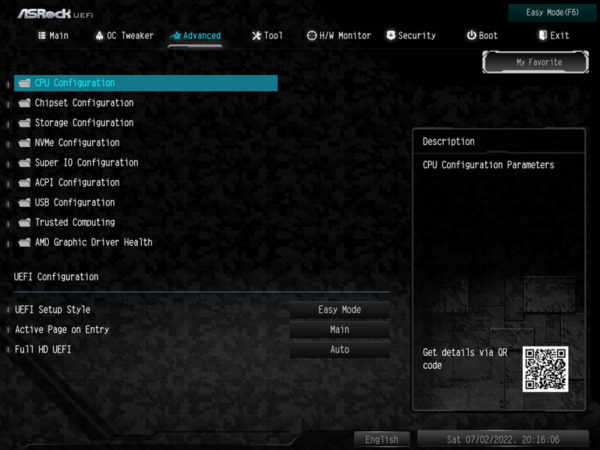Switch to the Boot tab
600x450 pixels.
(482, 35)
